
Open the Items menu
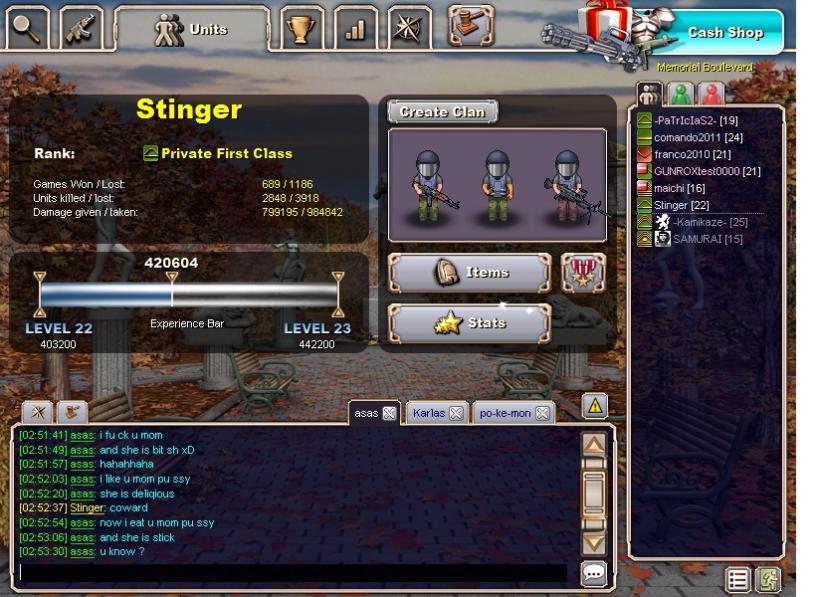[469, 272]
